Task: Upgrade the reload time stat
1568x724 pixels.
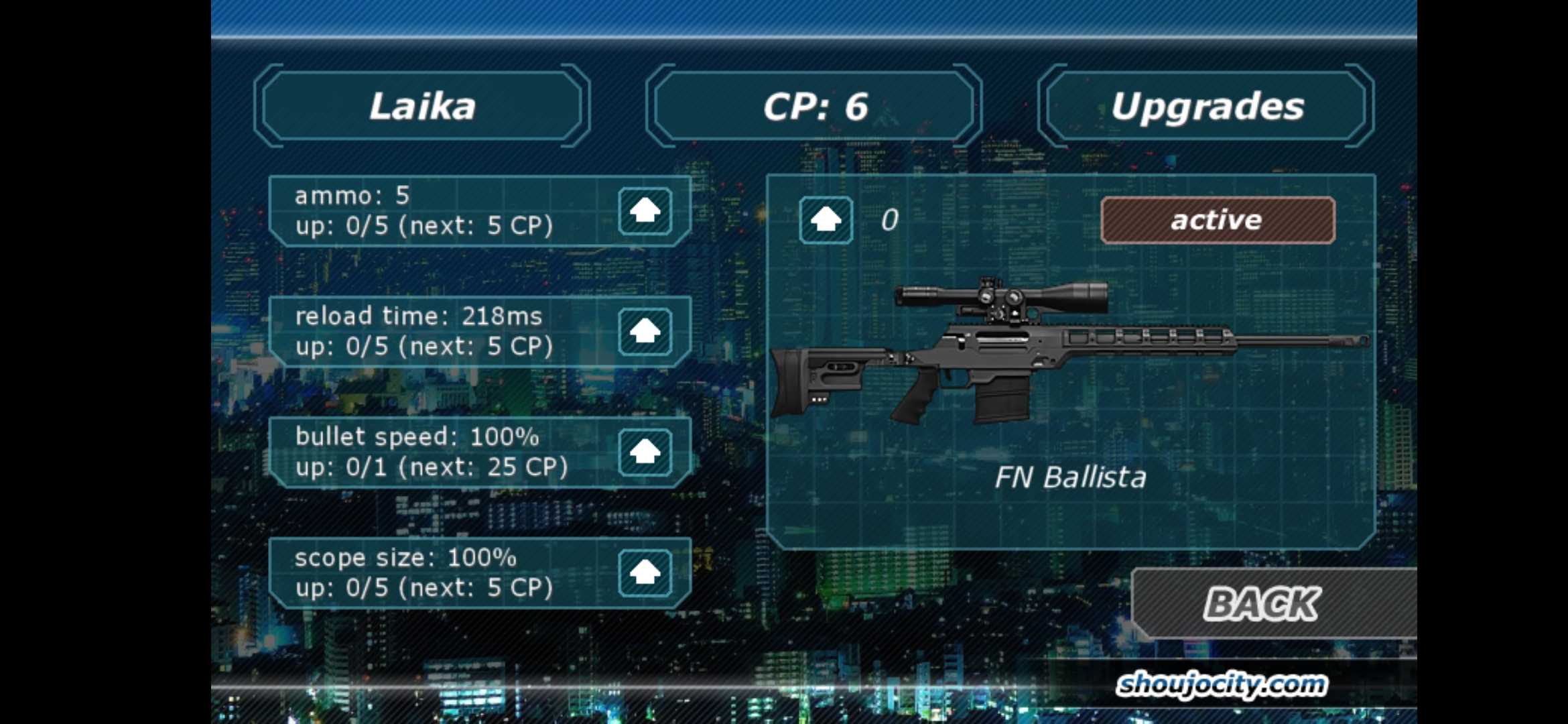Action: pos(645,331)
